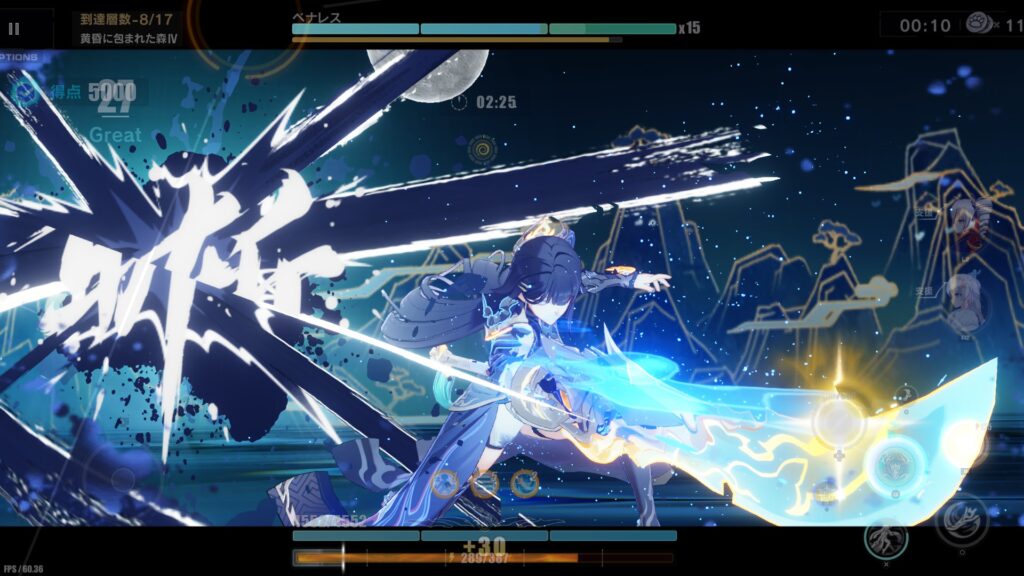Activate the glowing teal emblem skill button
This screenshot has height=576, width=1024.
(890, 464)
